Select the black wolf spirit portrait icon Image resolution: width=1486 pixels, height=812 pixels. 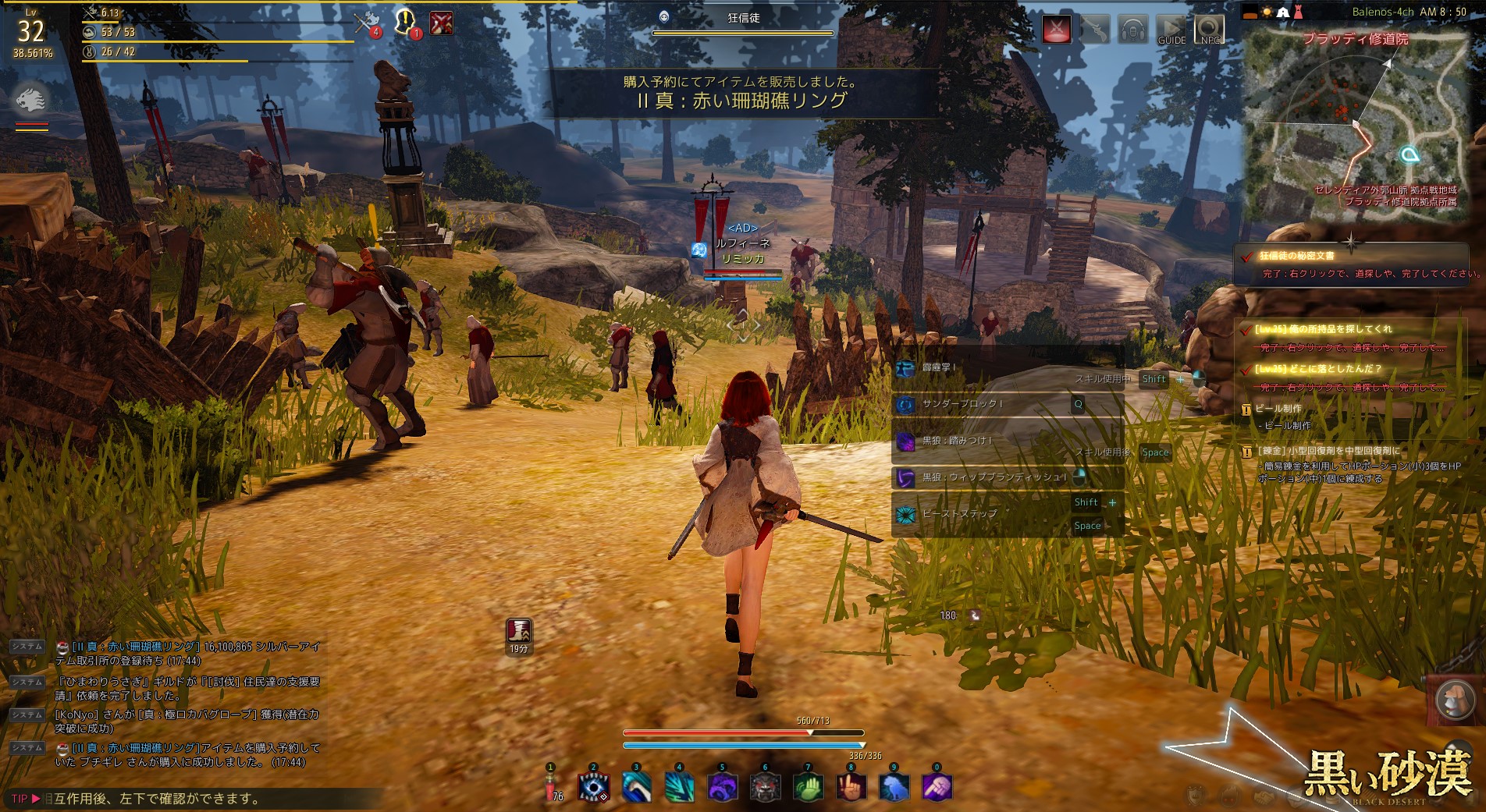pyautogui.click(x=31, y=99)
